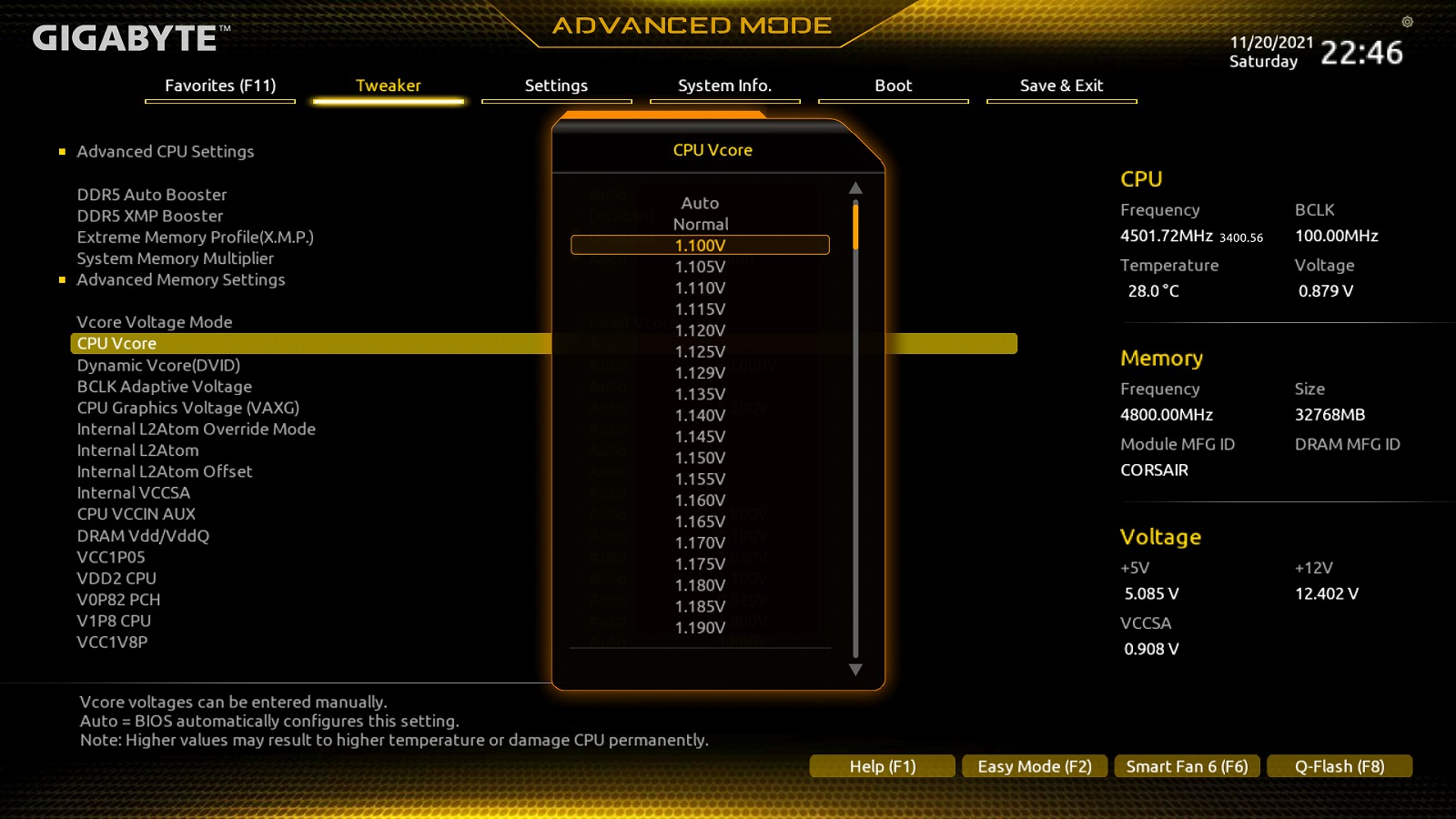Switch to Easy Mode (F2)
Viewport: 1456px width, 819px height.
[1034, 766]
